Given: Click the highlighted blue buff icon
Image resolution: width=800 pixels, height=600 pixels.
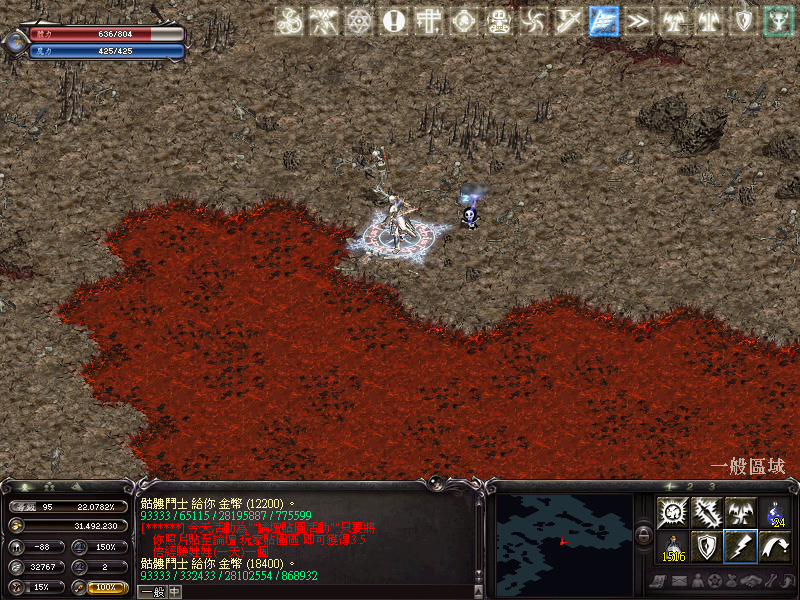Looking at the screenshot, I should click(603, 20).
